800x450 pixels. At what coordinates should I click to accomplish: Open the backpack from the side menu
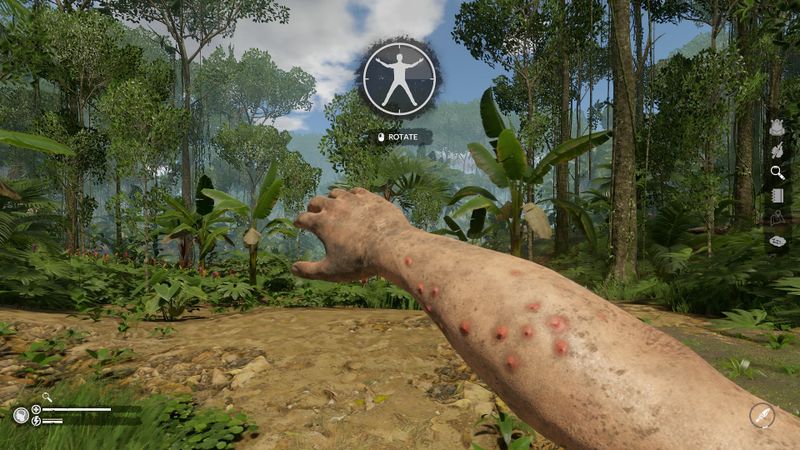(777, 128)
